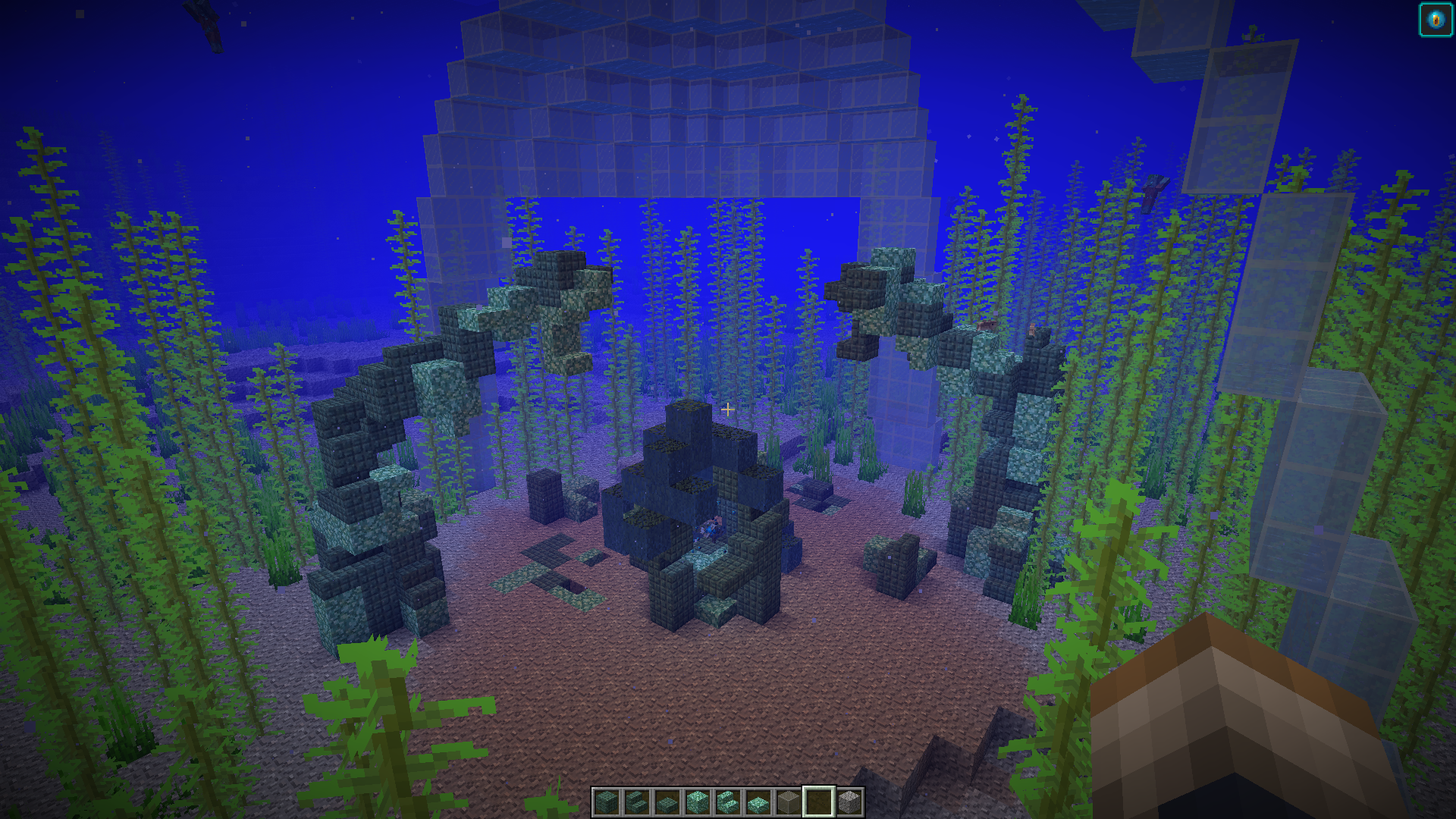Click the highlighted empty hotbar slot
The image size is (1456, 819).
click(x=819, y=802)
